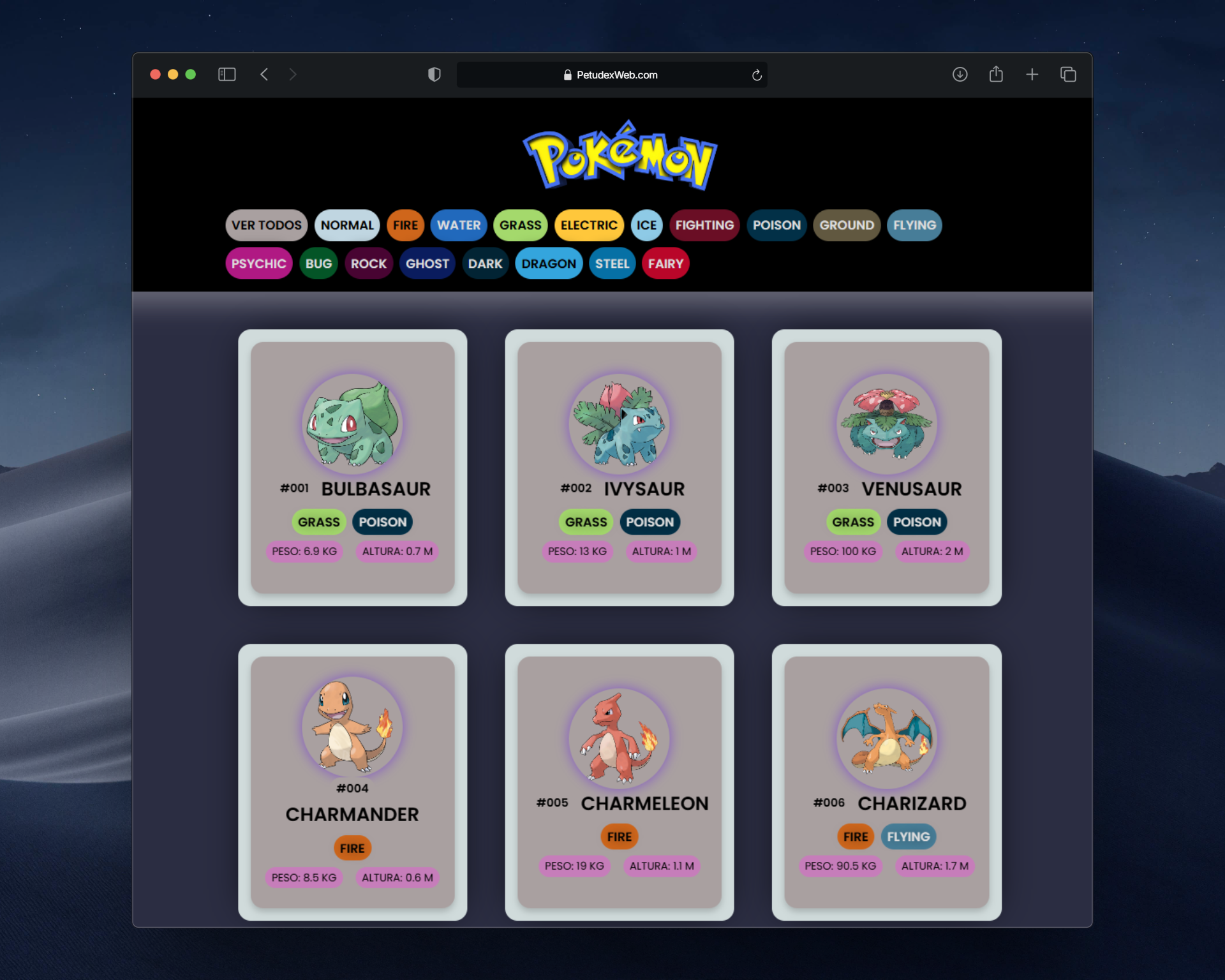Click the POISON badge on Bulbasaur's card
1225x980 pixels.
[x=382, y=522]
